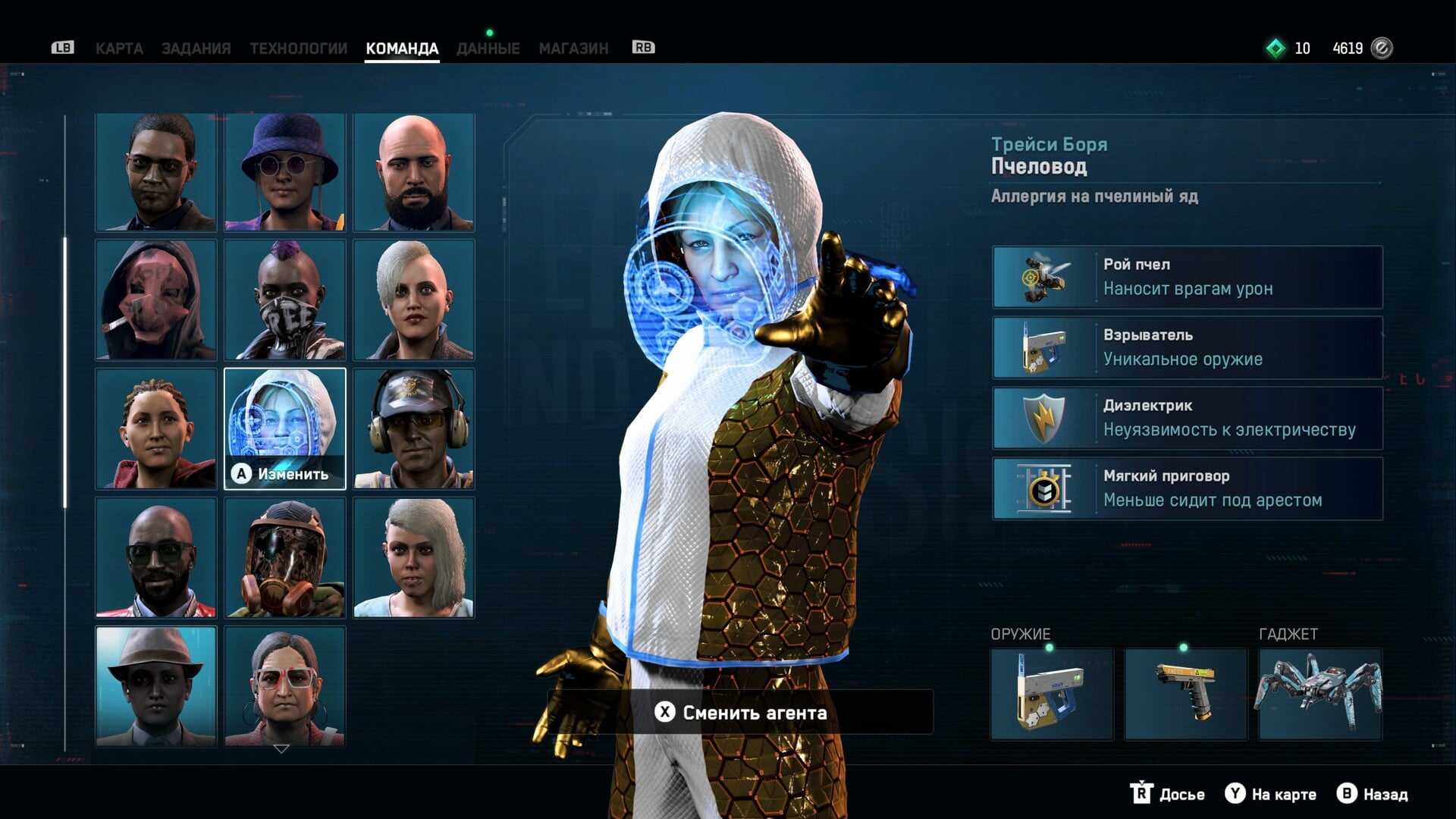Show the Диэлектрик perk details
Image resolution: width=1456 pixels, height=819 pixels.
[1188, 418]
